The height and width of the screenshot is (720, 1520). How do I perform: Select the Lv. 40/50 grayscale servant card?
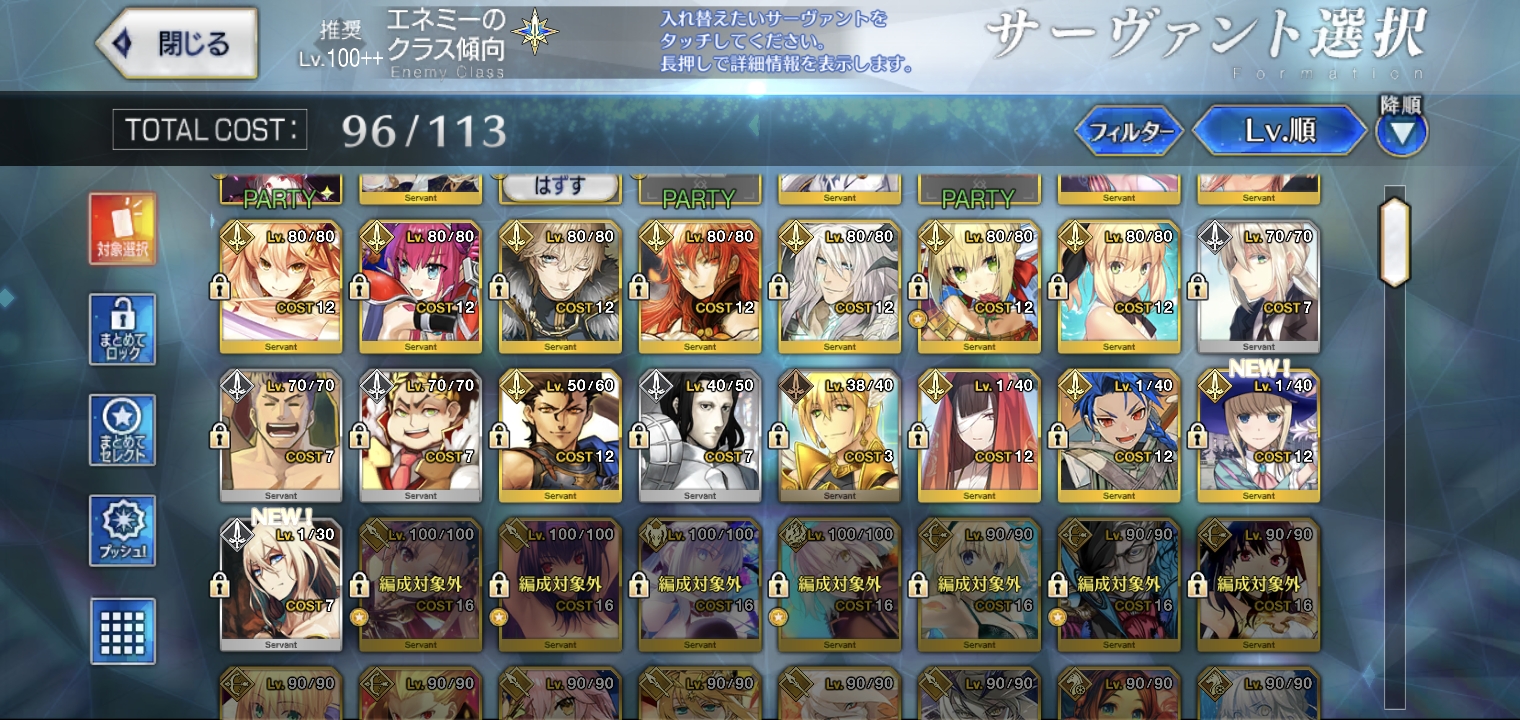[699, 436]
